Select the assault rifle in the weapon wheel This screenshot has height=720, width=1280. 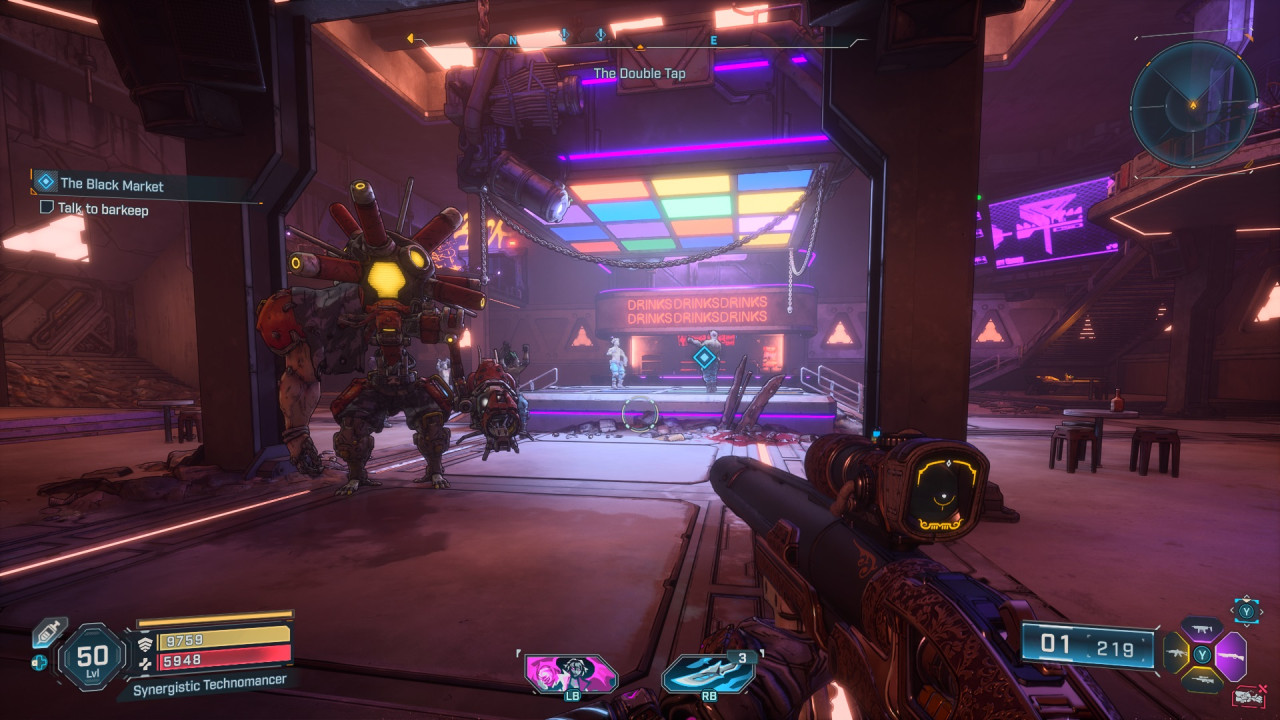click(x=1176, y=652)
